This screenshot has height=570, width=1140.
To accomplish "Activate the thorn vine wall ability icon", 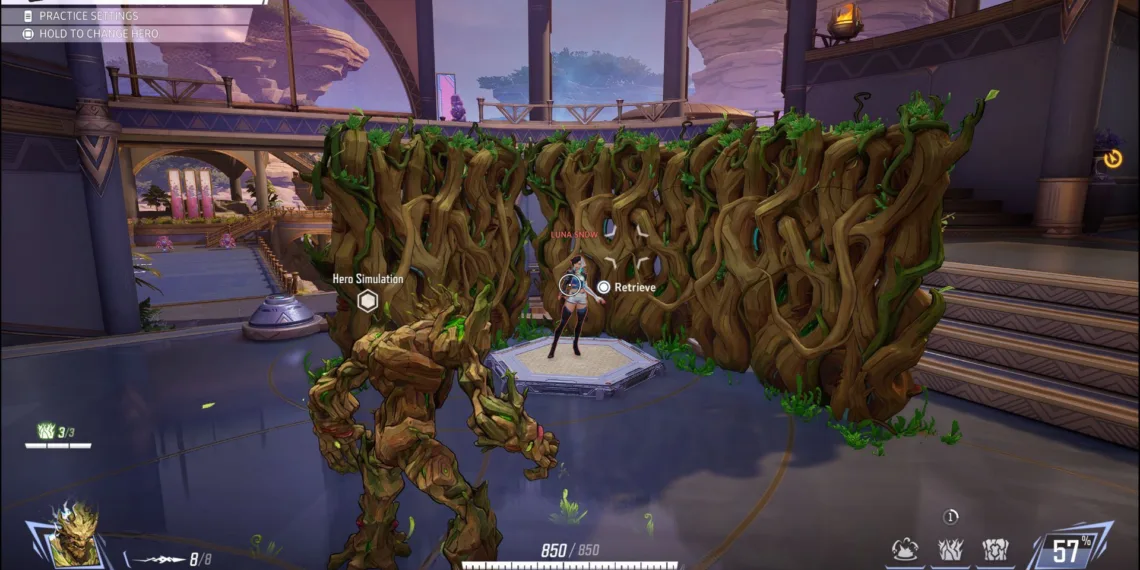I will pos(950,548).
